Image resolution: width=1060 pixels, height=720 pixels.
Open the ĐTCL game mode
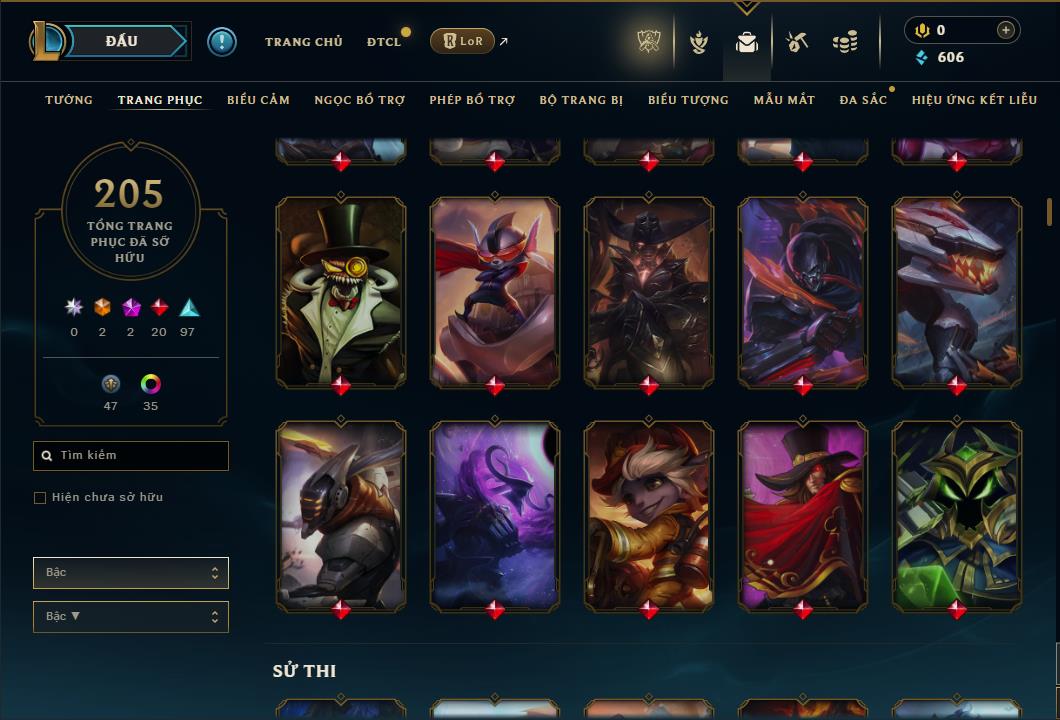click(383, 42)
